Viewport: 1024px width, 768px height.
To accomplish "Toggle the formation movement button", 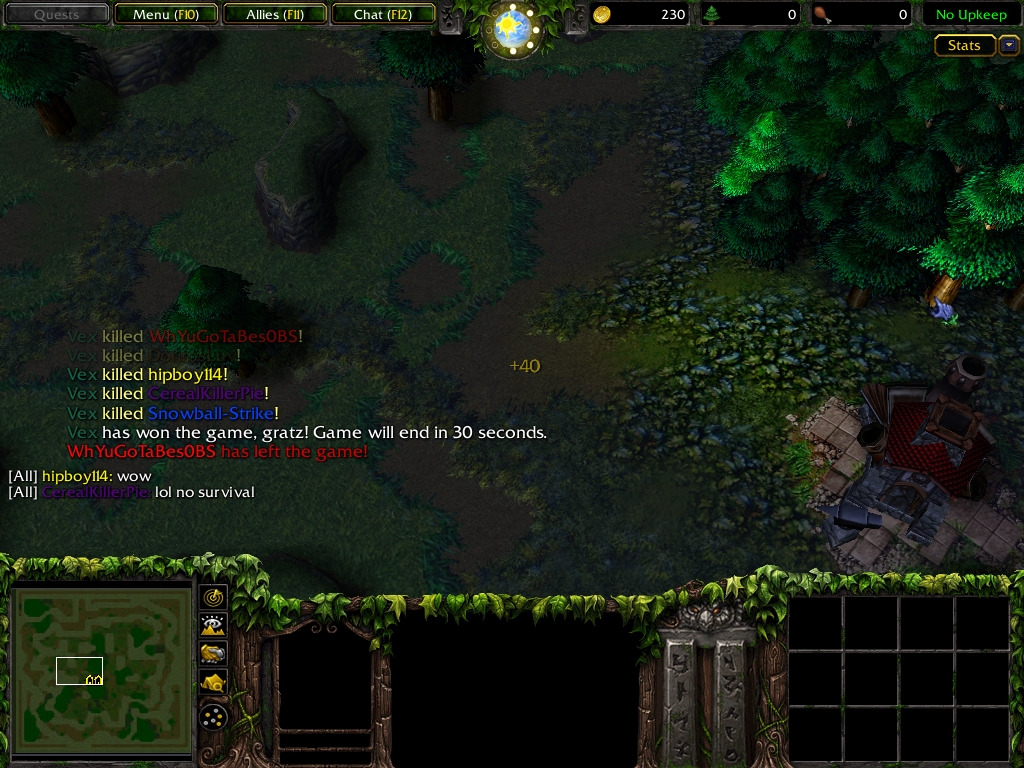I will (214, 716).
